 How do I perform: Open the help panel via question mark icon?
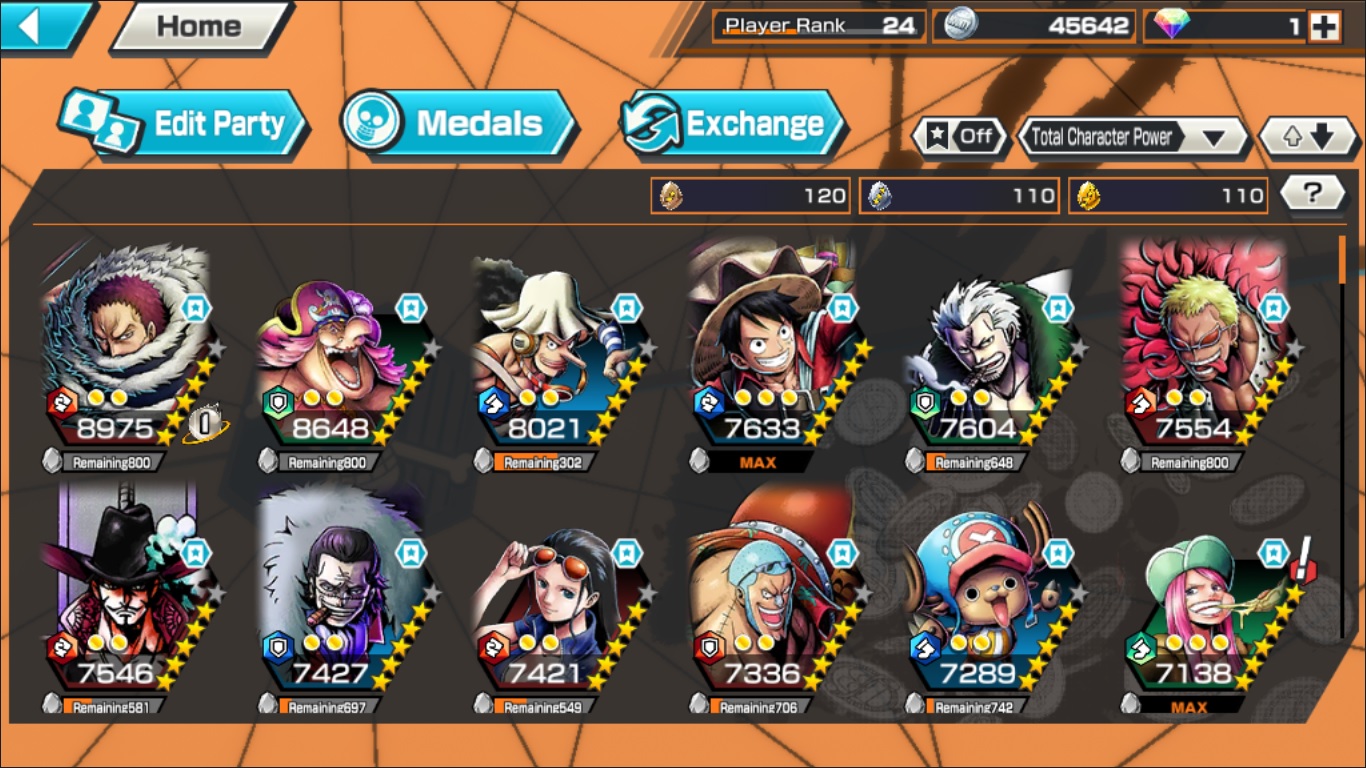[x=1312, y=195]
